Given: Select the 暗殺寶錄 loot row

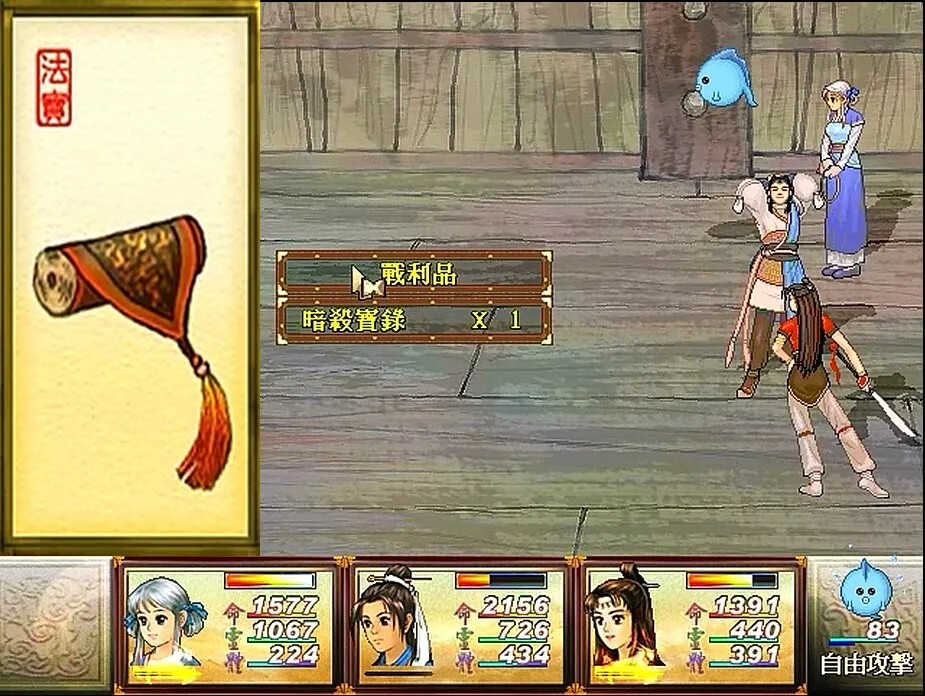Looking at the screenshot, I should coord(414,321).
